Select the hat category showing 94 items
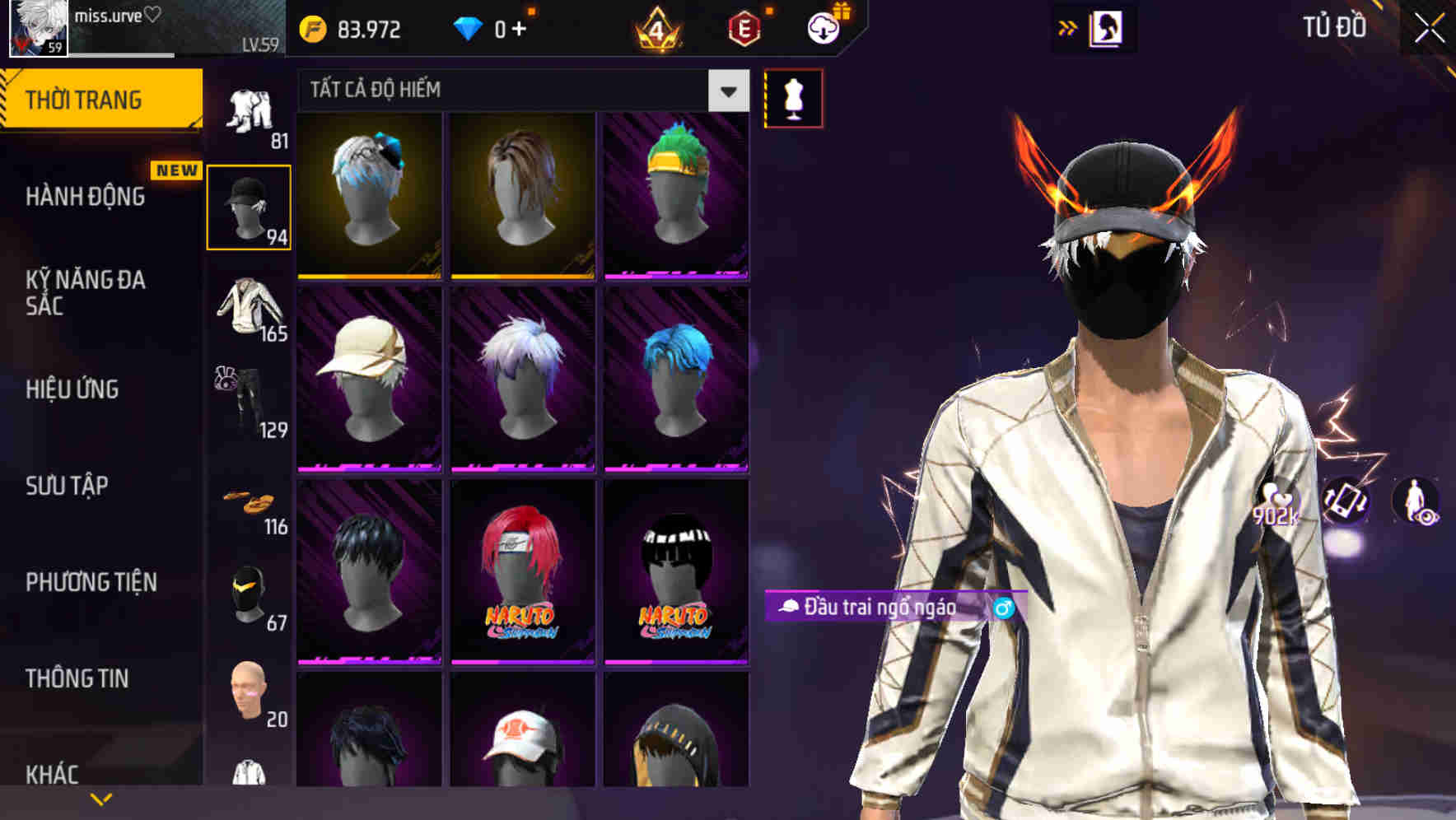The image size is (1456, 820). point(249,206)
